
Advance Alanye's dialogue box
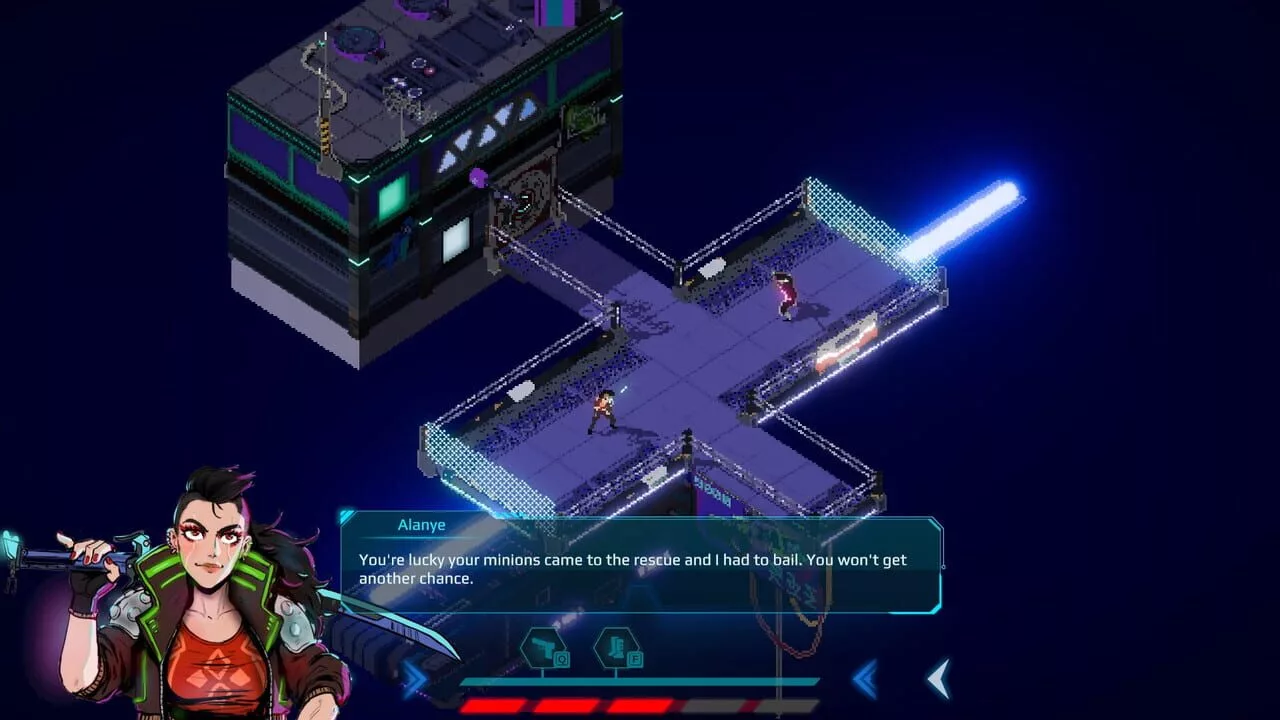click(x=640, y=566)
